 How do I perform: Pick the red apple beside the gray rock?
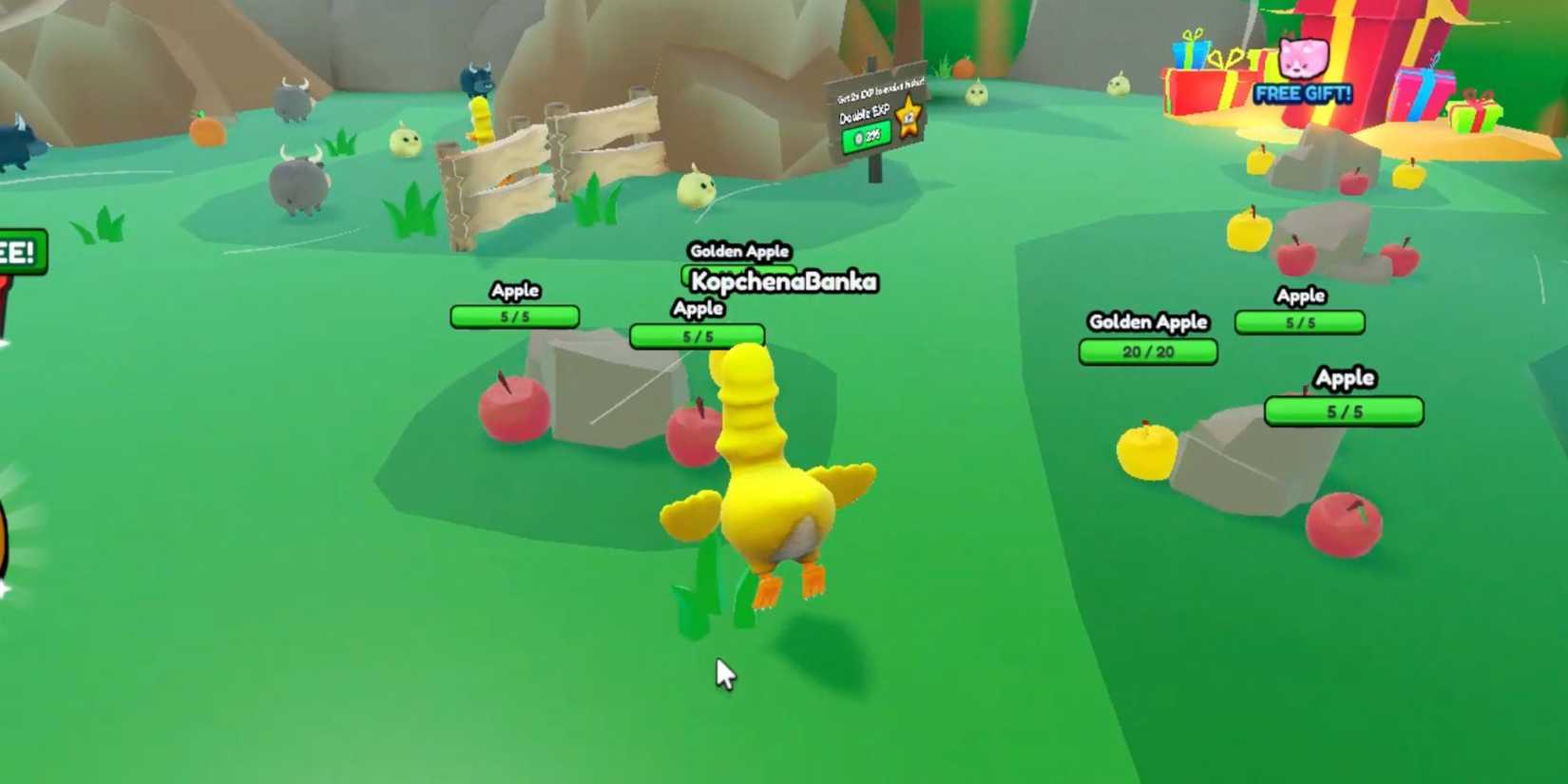point(513,409)
